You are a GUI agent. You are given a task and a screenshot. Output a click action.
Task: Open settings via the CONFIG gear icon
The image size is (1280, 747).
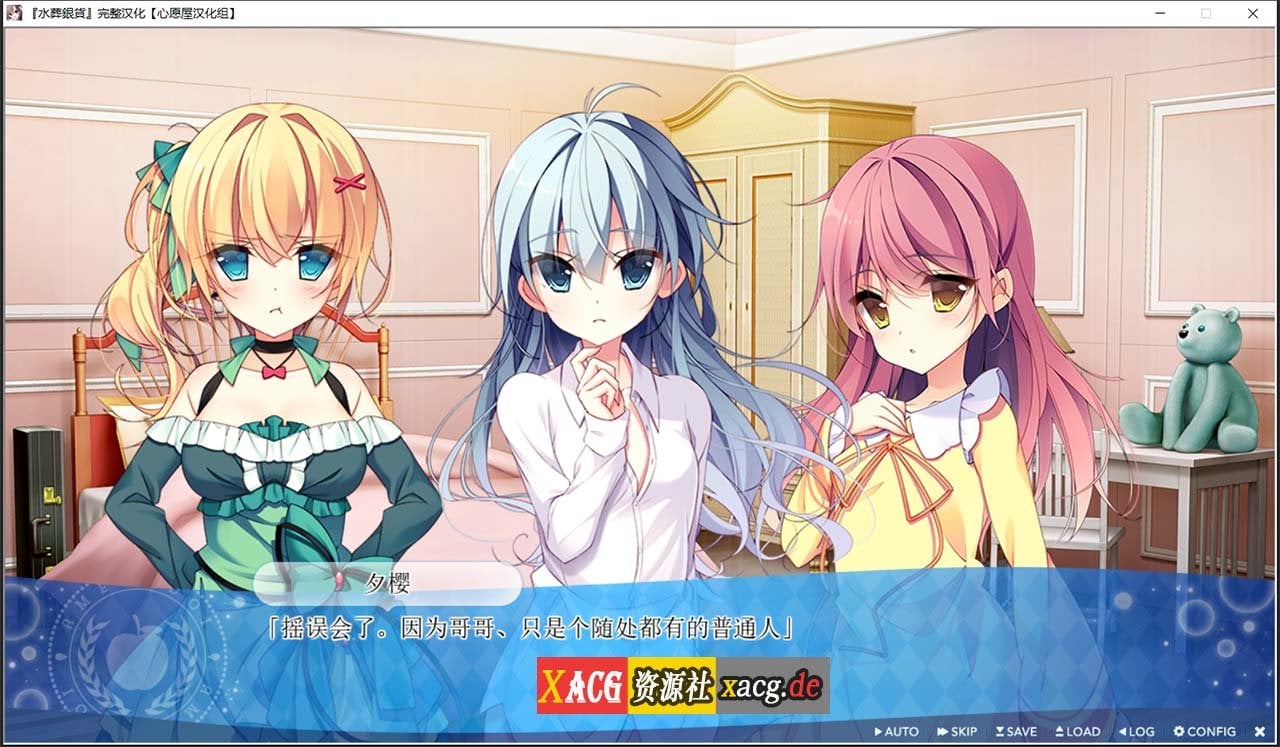[x=1180, y=731]
